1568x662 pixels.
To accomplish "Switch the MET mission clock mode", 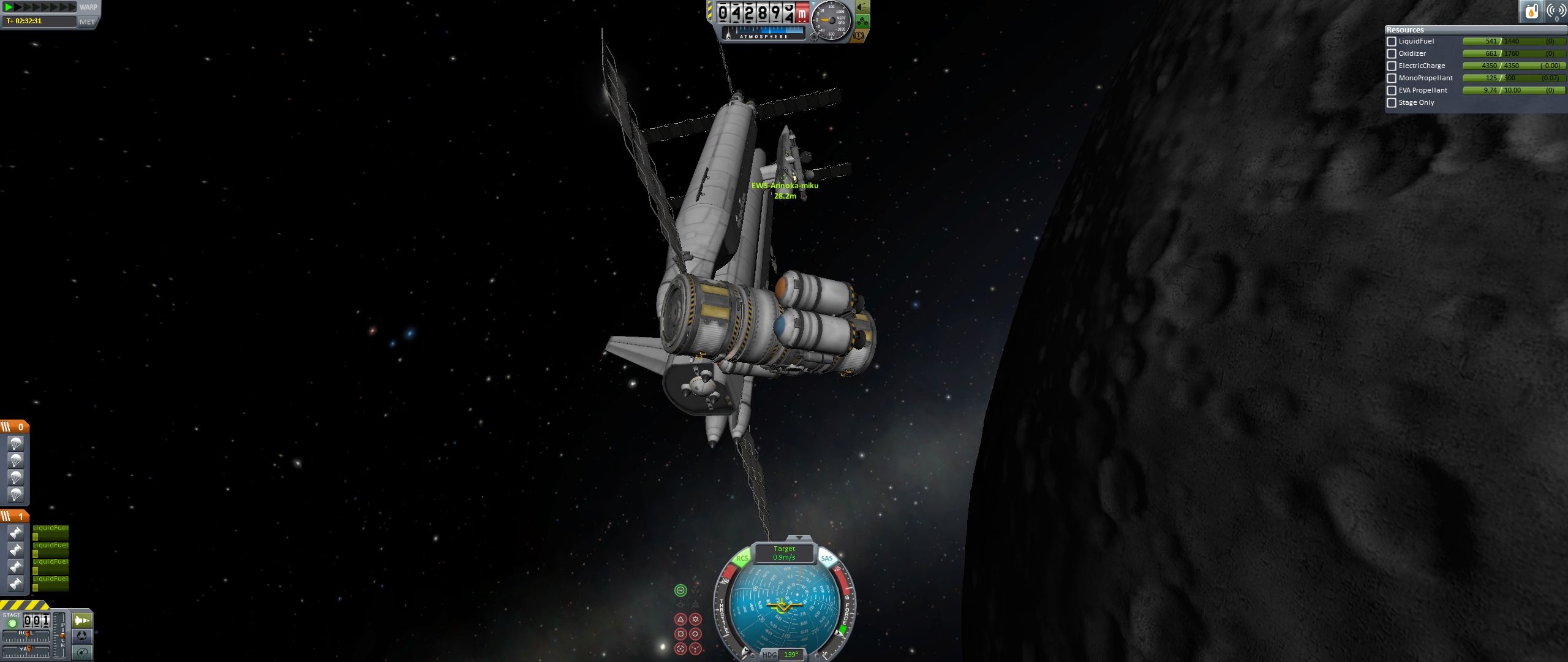I will click(x=87, y=21).
